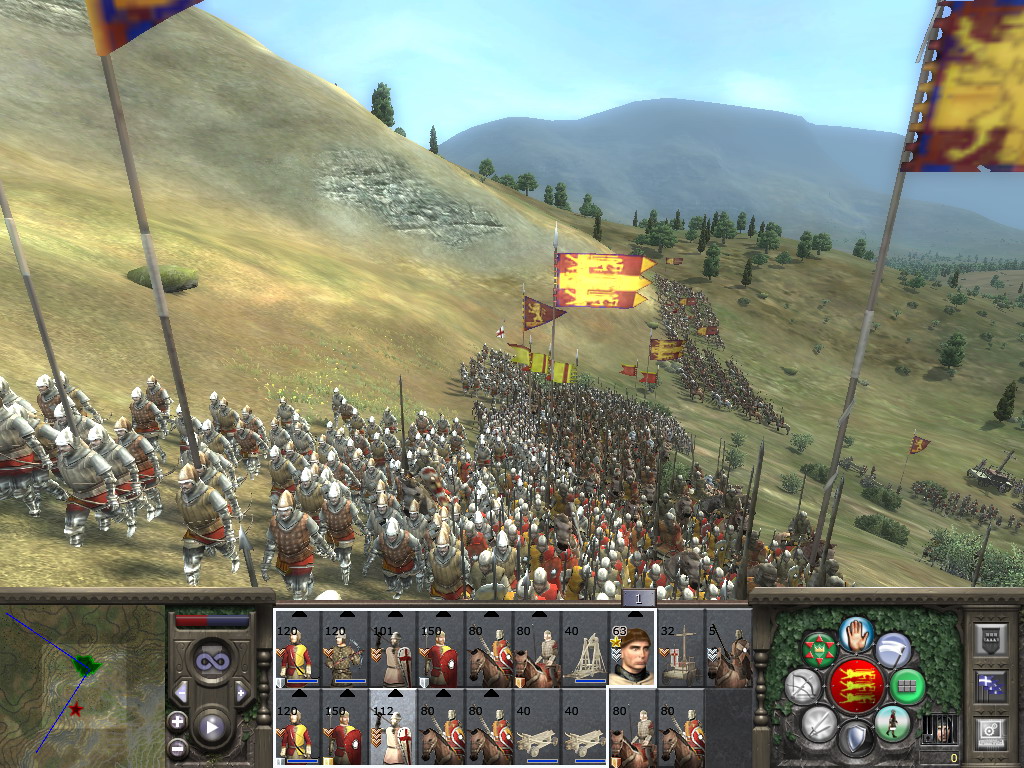Select the 101-man crusader knight unit card
The width and height of the screenshot is (1024, 768).
(394, 649)
